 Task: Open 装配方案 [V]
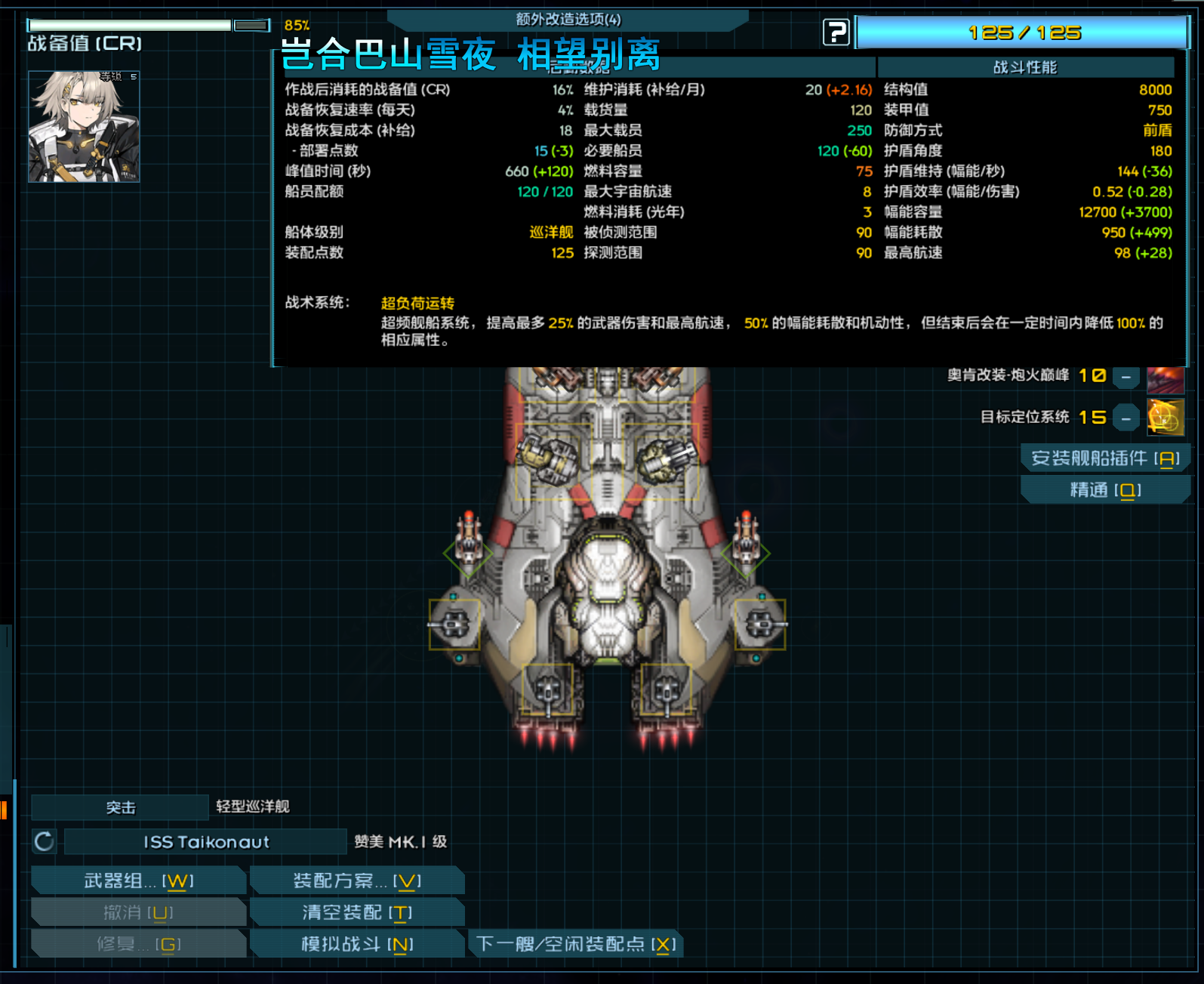pyautogui.click(x=357, y=880)
